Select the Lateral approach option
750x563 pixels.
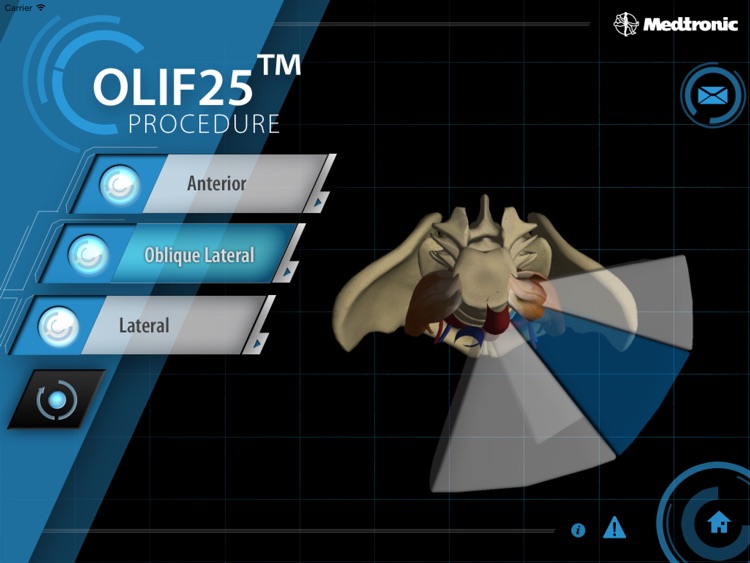click(x=145, y=326)
